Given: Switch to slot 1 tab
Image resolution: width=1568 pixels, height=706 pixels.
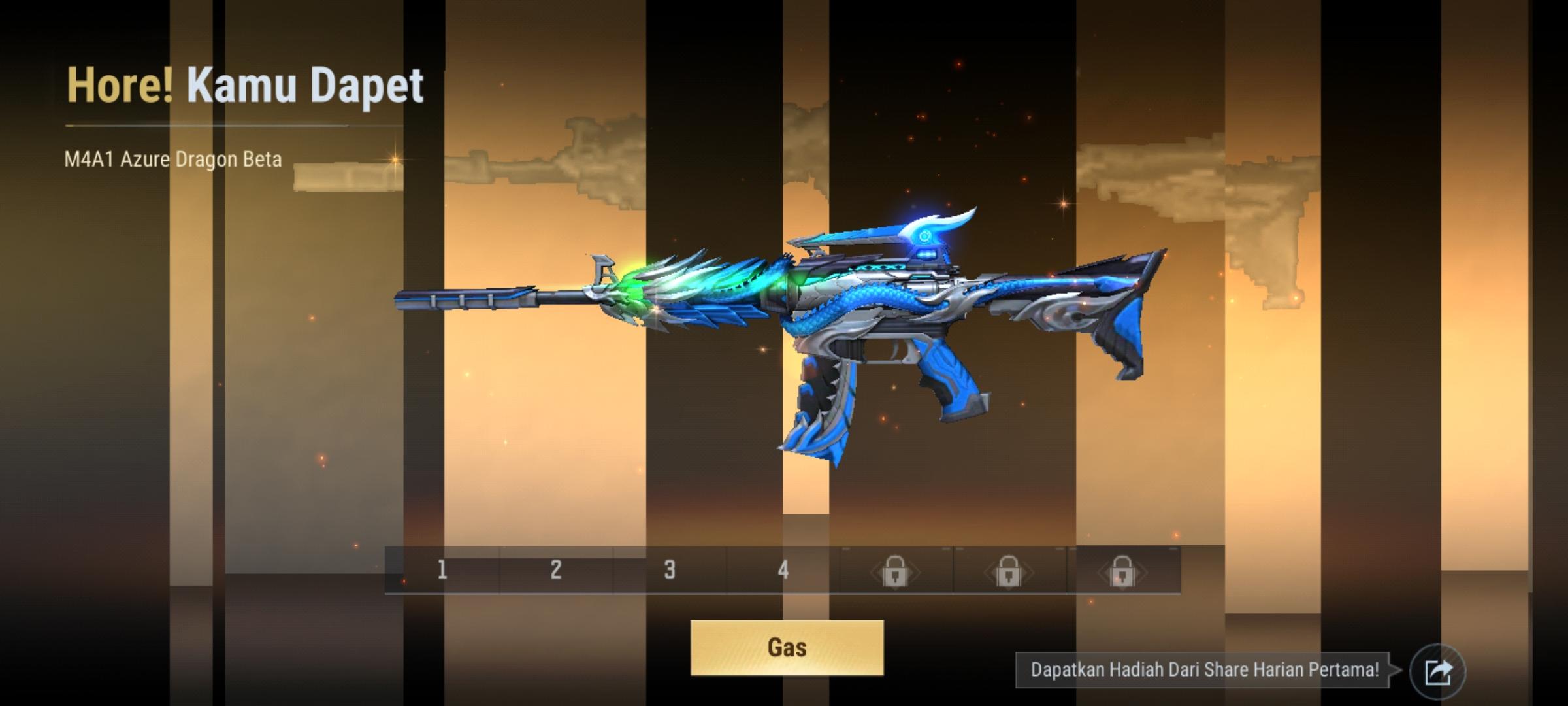Looking at the screenshot, I should [x=440, y=571].
